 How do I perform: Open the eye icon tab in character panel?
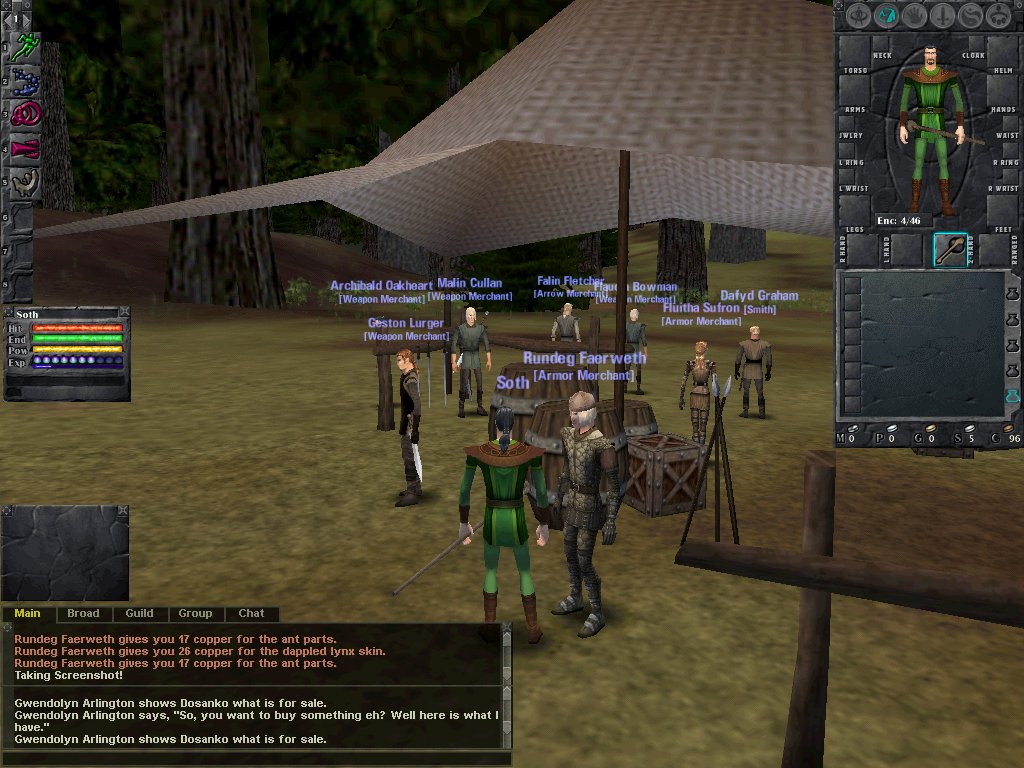[x=858, y=16]
